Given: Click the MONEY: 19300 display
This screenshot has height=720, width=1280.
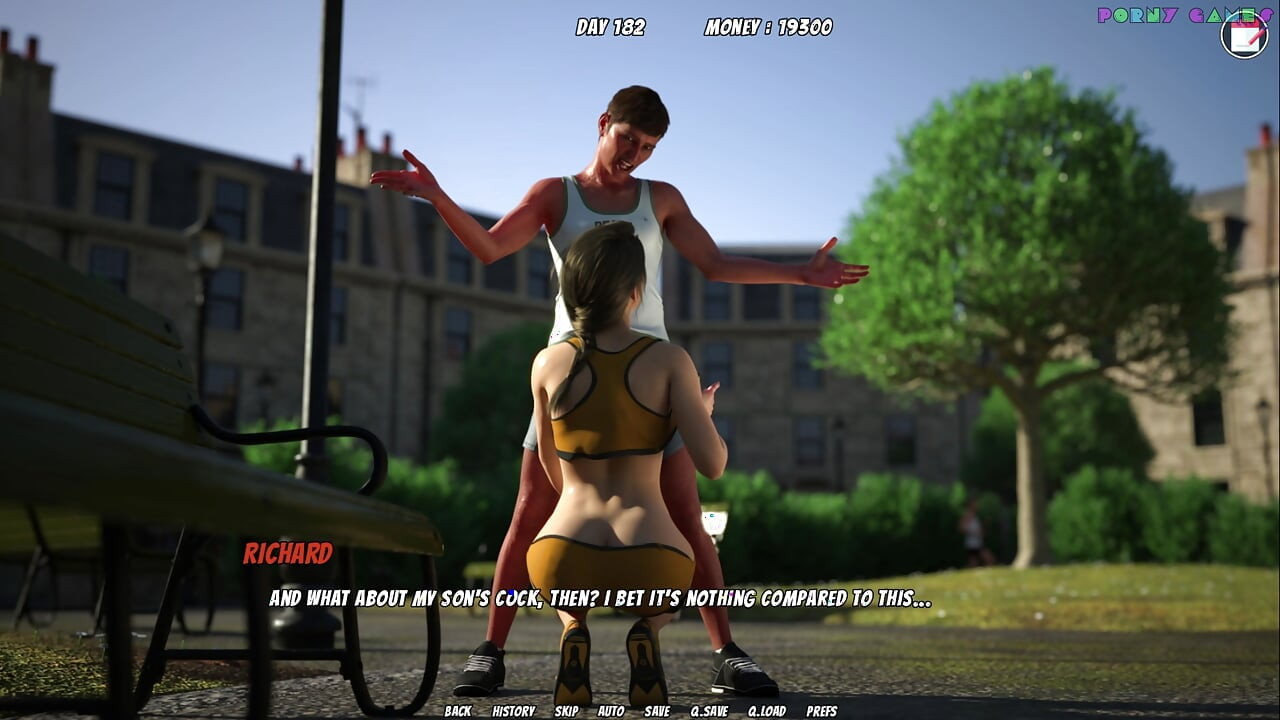Looking at the screenshot, I should pos(770,28).
